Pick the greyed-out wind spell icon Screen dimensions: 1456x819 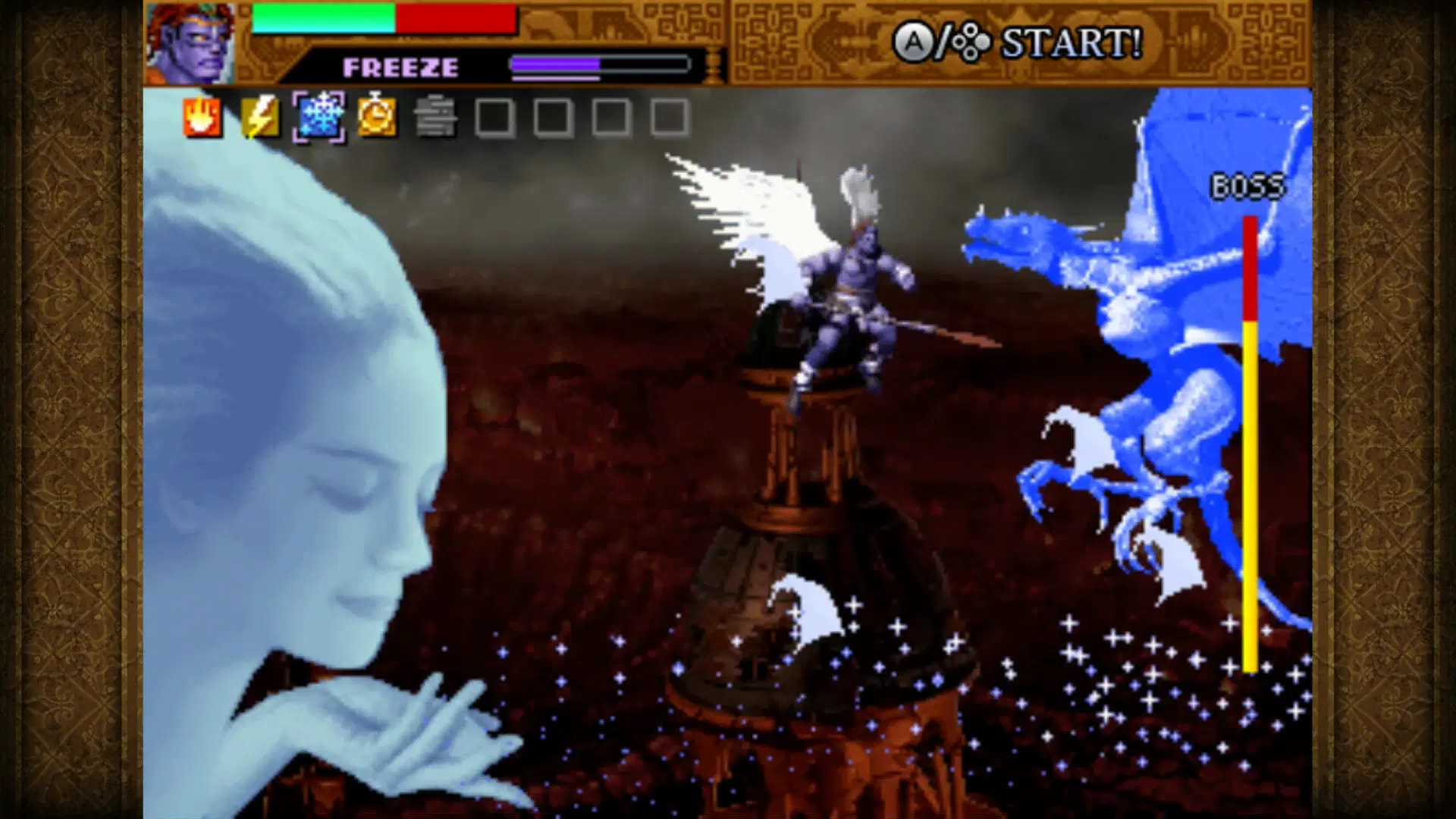[x=435, y=118]
